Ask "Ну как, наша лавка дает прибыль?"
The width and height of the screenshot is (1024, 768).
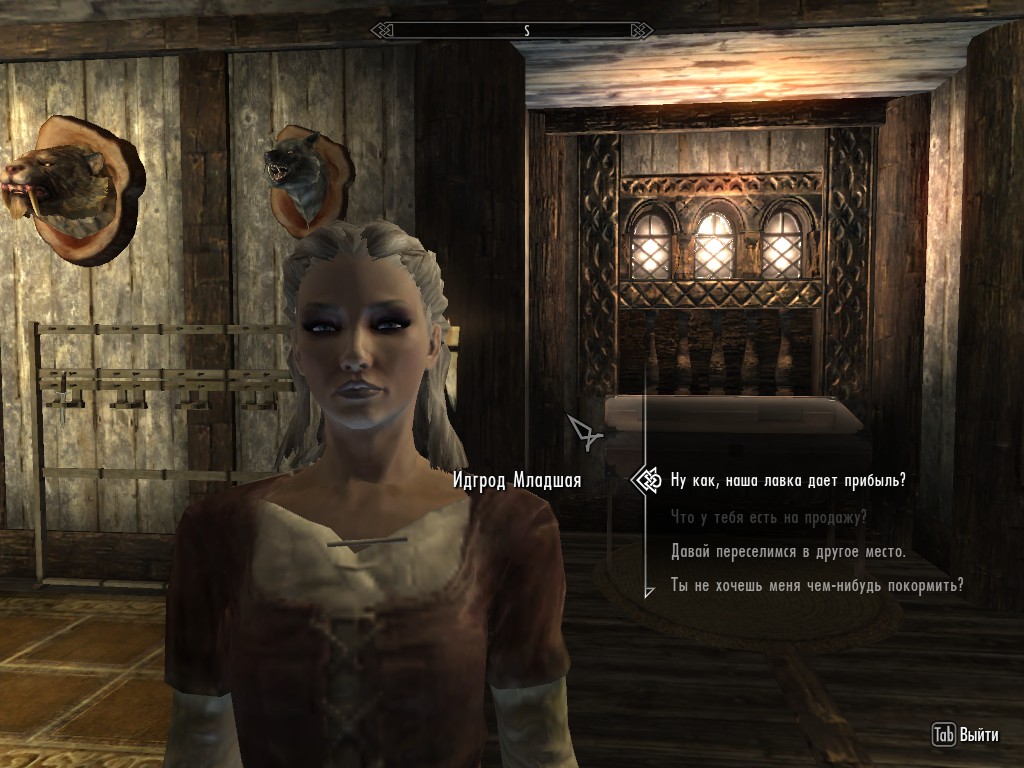[x=788, y=480]
